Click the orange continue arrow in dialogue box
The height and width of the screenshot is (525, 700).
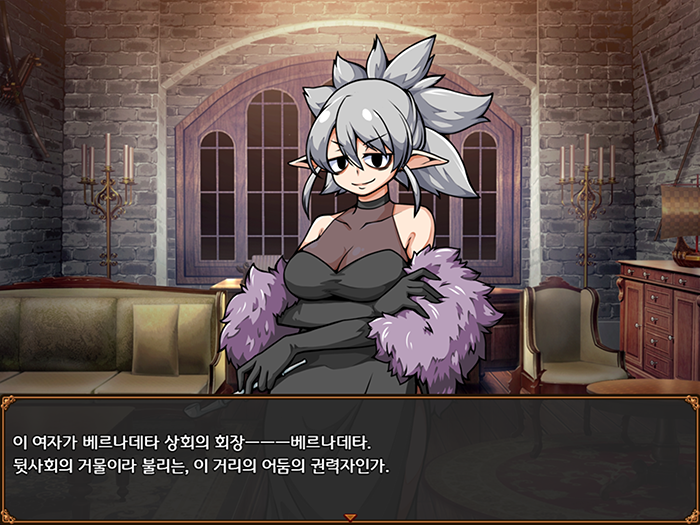coord(350,517)
